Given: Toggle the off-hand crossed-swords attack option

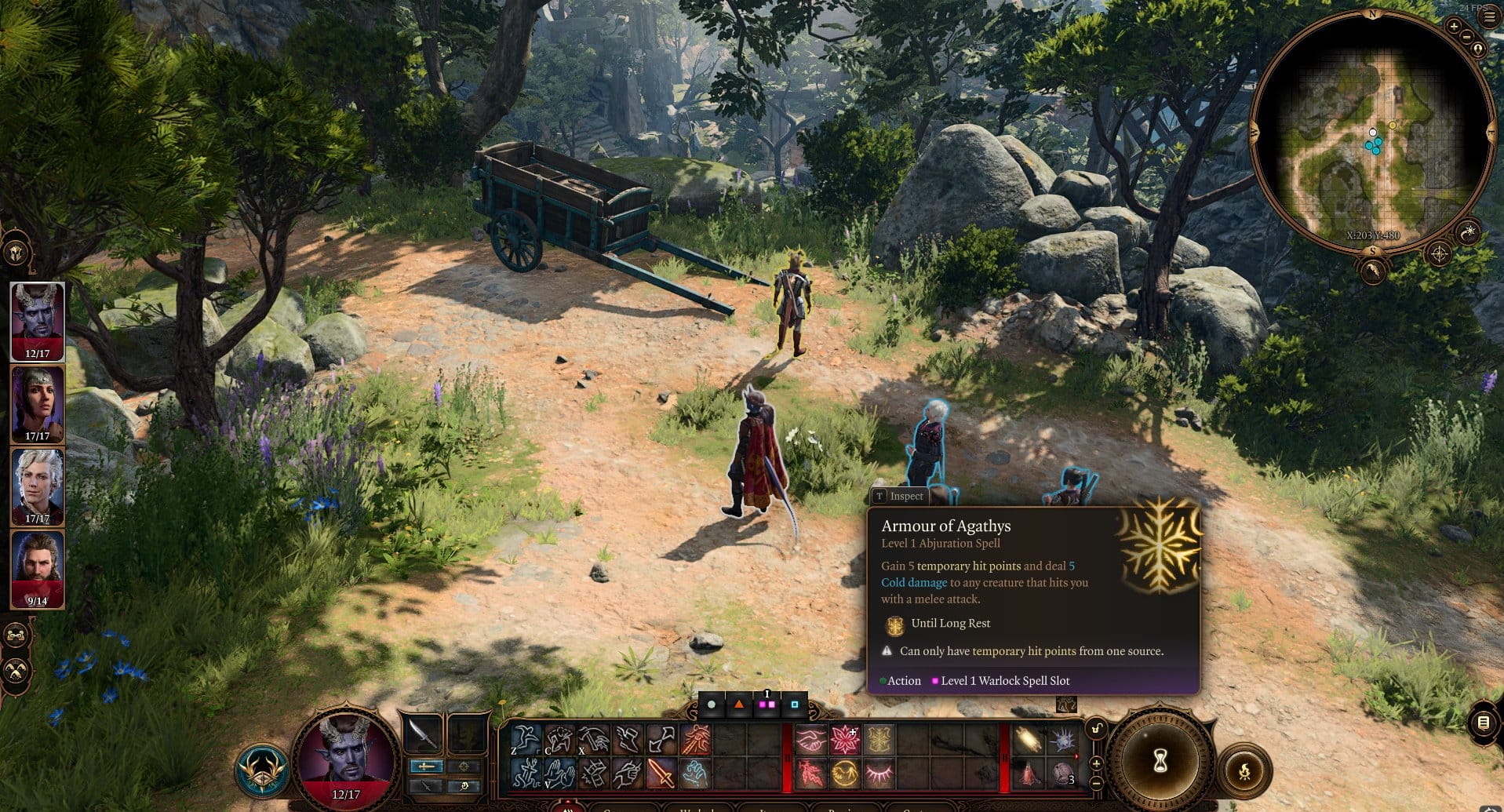Looking at the screenshot, I should pyautogui.click(x=426, y=788).
